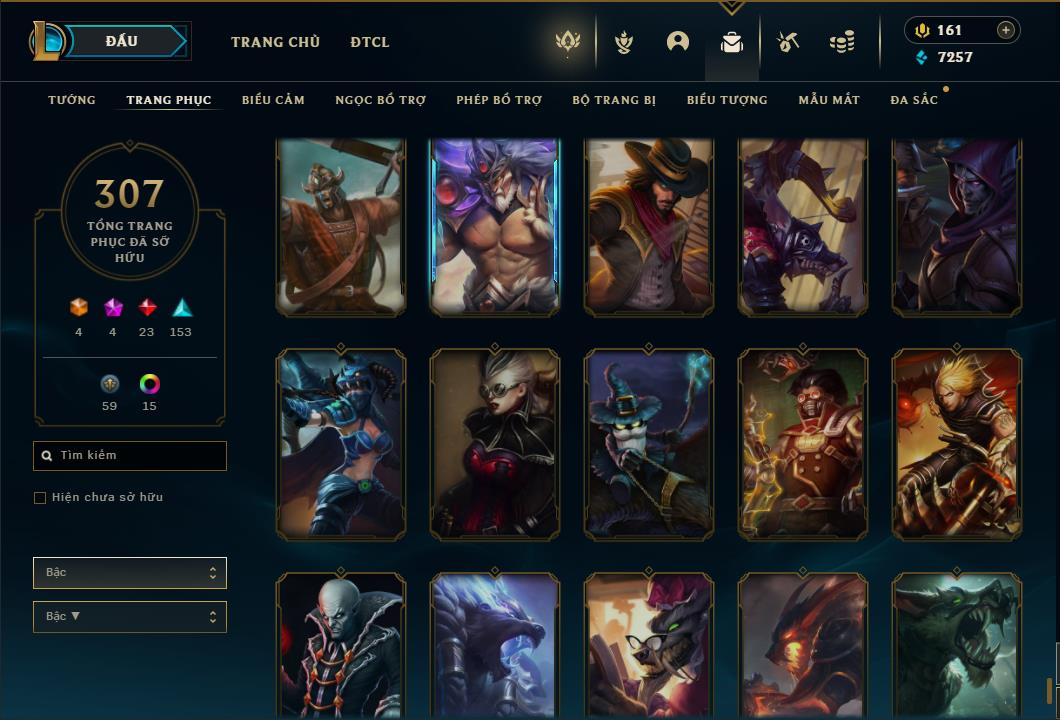1060x720 pixels.
Task: Open the first Bậc dropdown
Action: [x=130, y=573]
